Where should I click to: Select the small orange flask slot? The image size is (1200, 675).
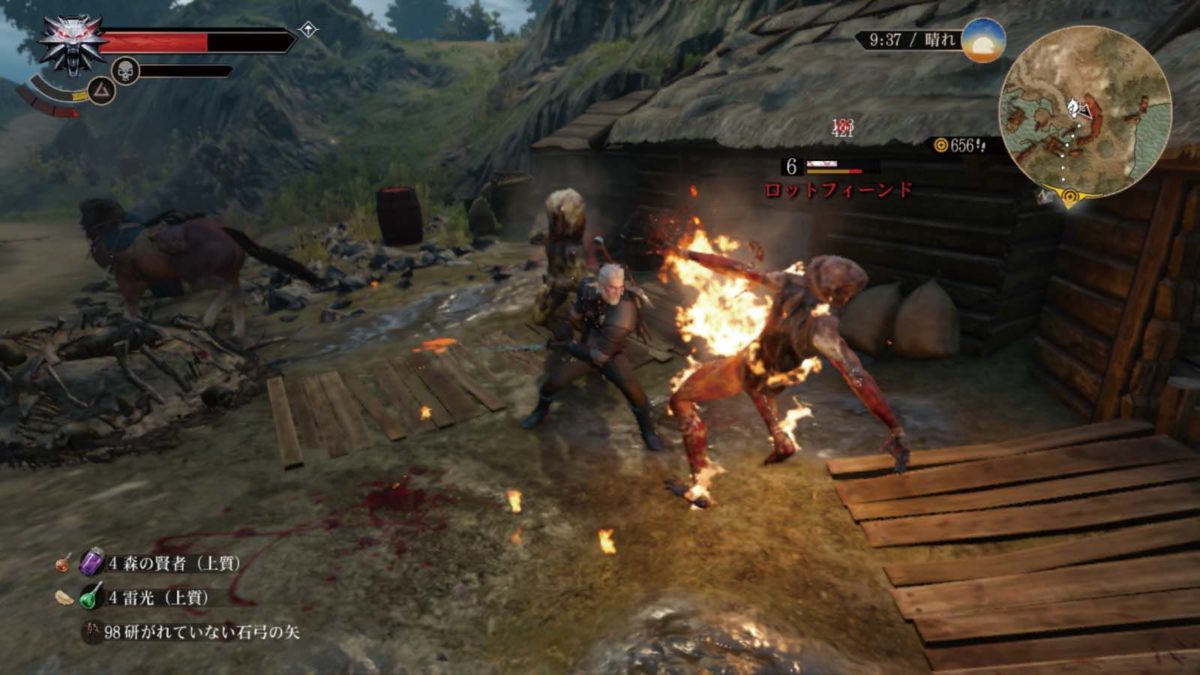63,563
